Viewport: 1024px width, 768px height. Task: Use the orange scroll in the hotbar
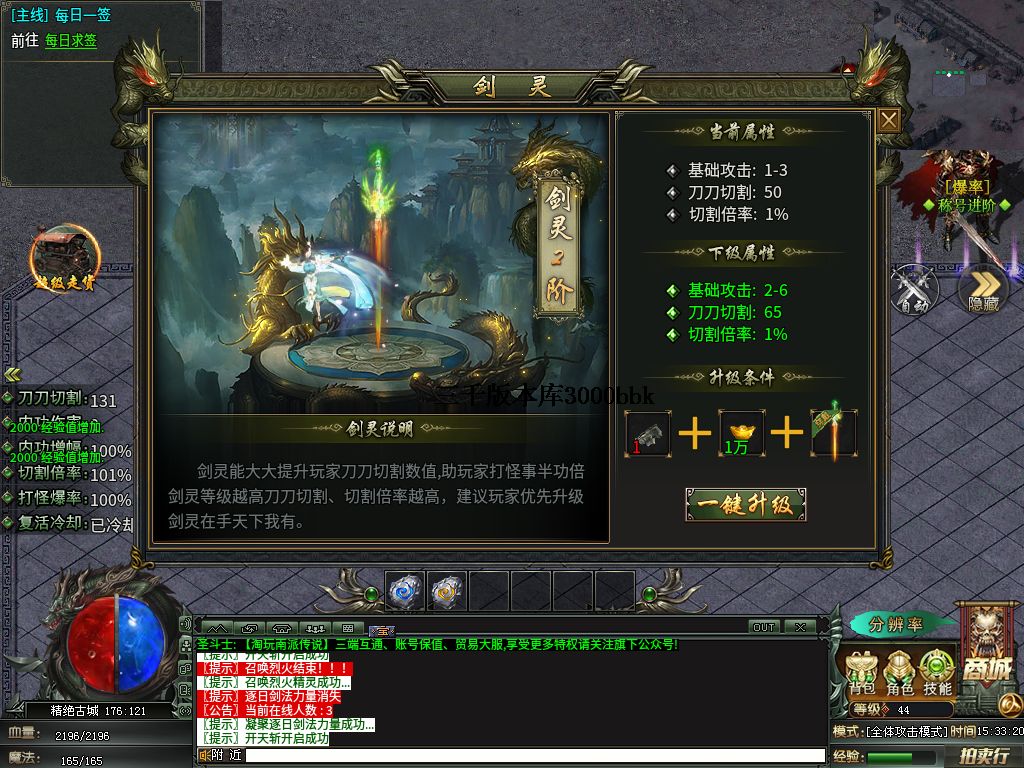(x=447, y=591)
